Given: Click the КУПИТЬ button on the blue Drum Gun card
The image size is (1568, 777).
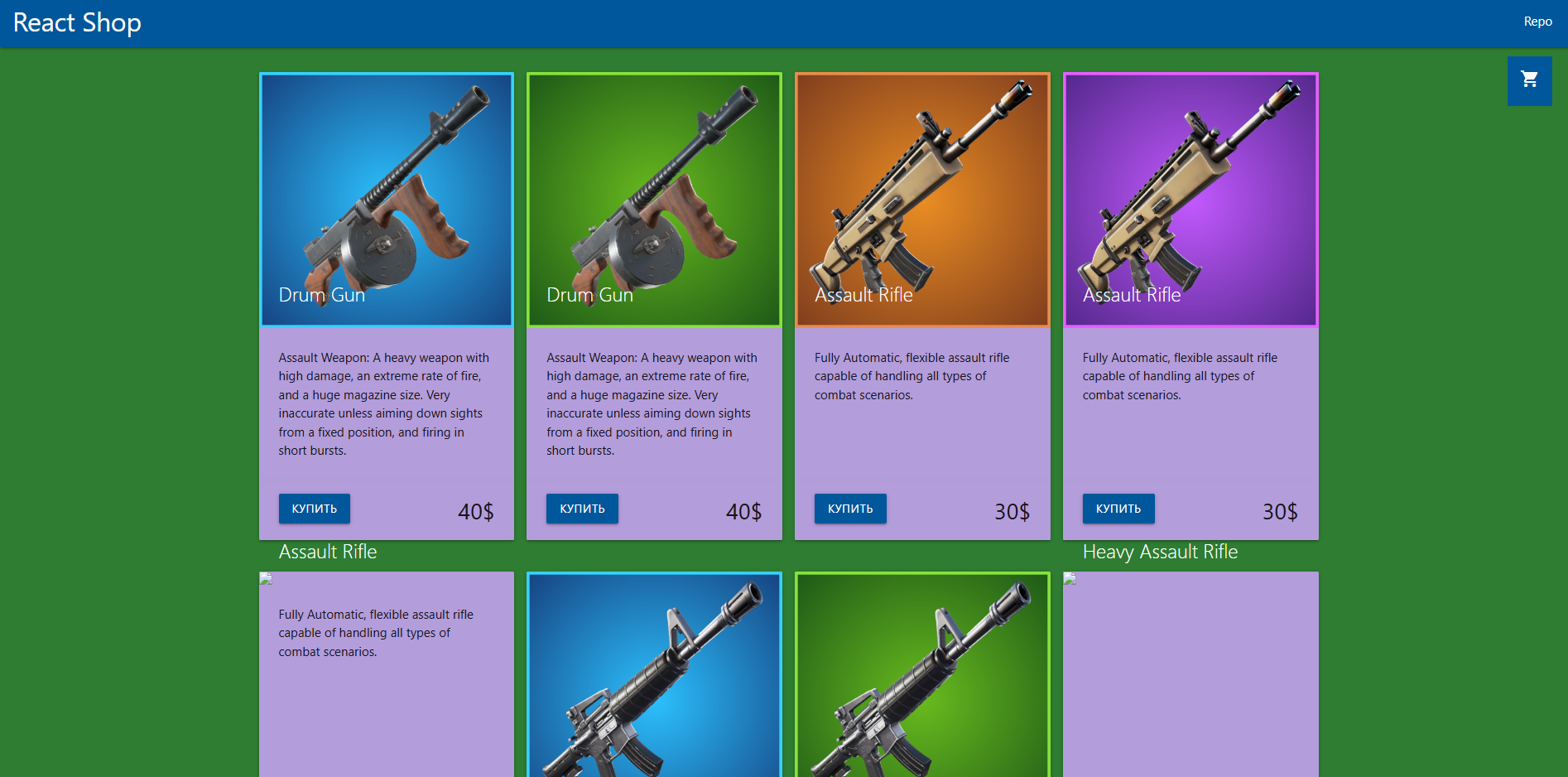Looking at the screenshot, I should coord(314,509).
